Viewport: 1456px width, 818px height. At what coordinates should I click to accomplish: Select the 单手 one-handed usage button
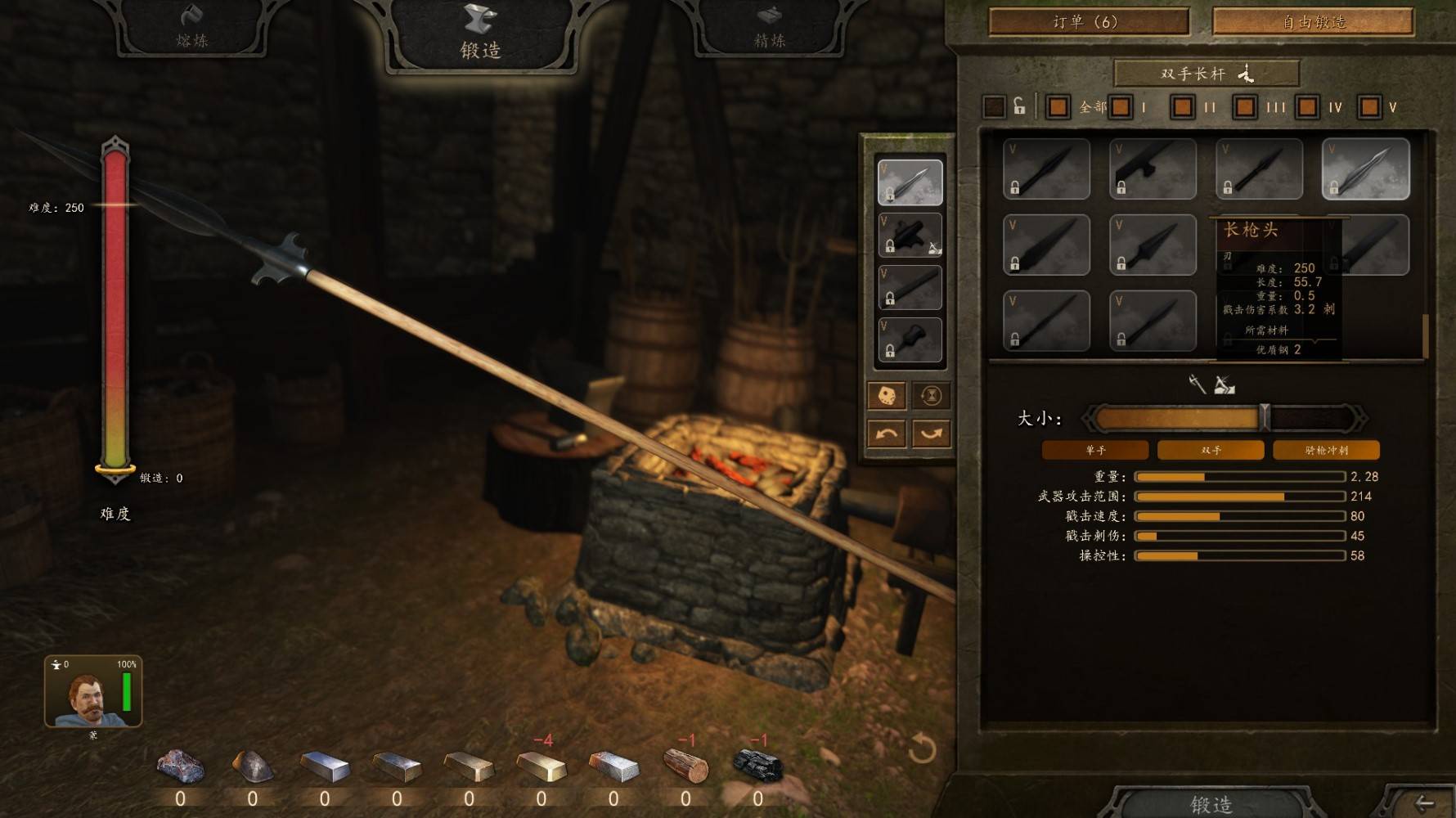coord(1095,450)
